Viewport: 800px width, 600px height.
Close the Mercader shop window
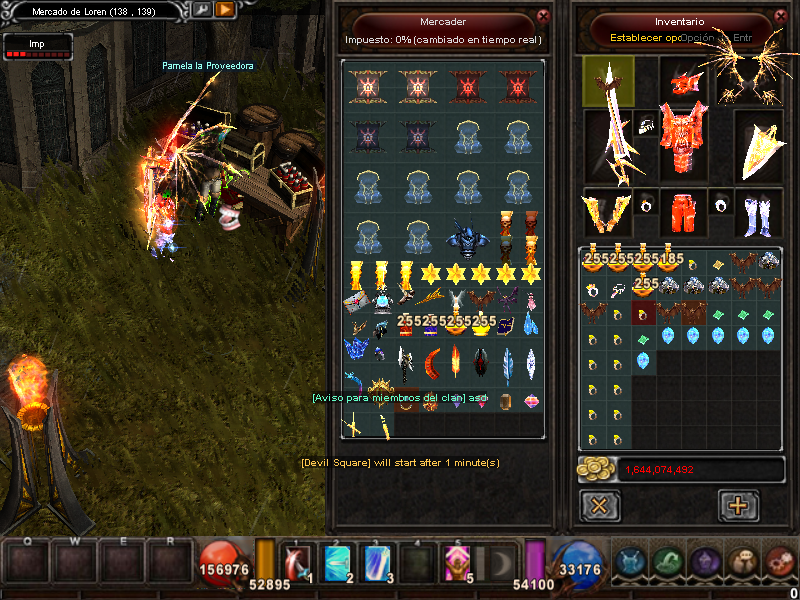tap(543, 16)
